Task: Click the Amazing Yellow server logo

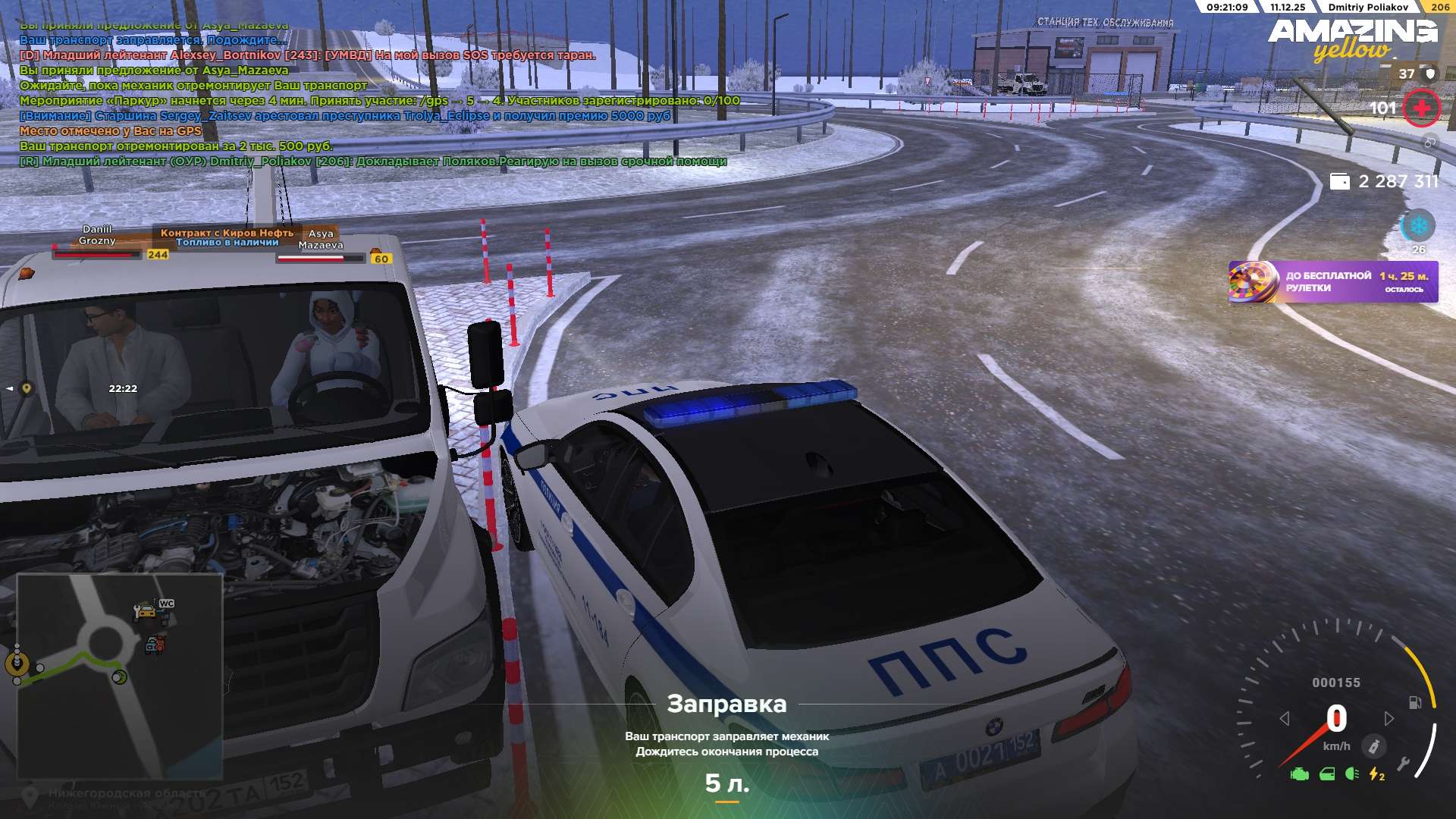Action: [x=1352, y=39]
